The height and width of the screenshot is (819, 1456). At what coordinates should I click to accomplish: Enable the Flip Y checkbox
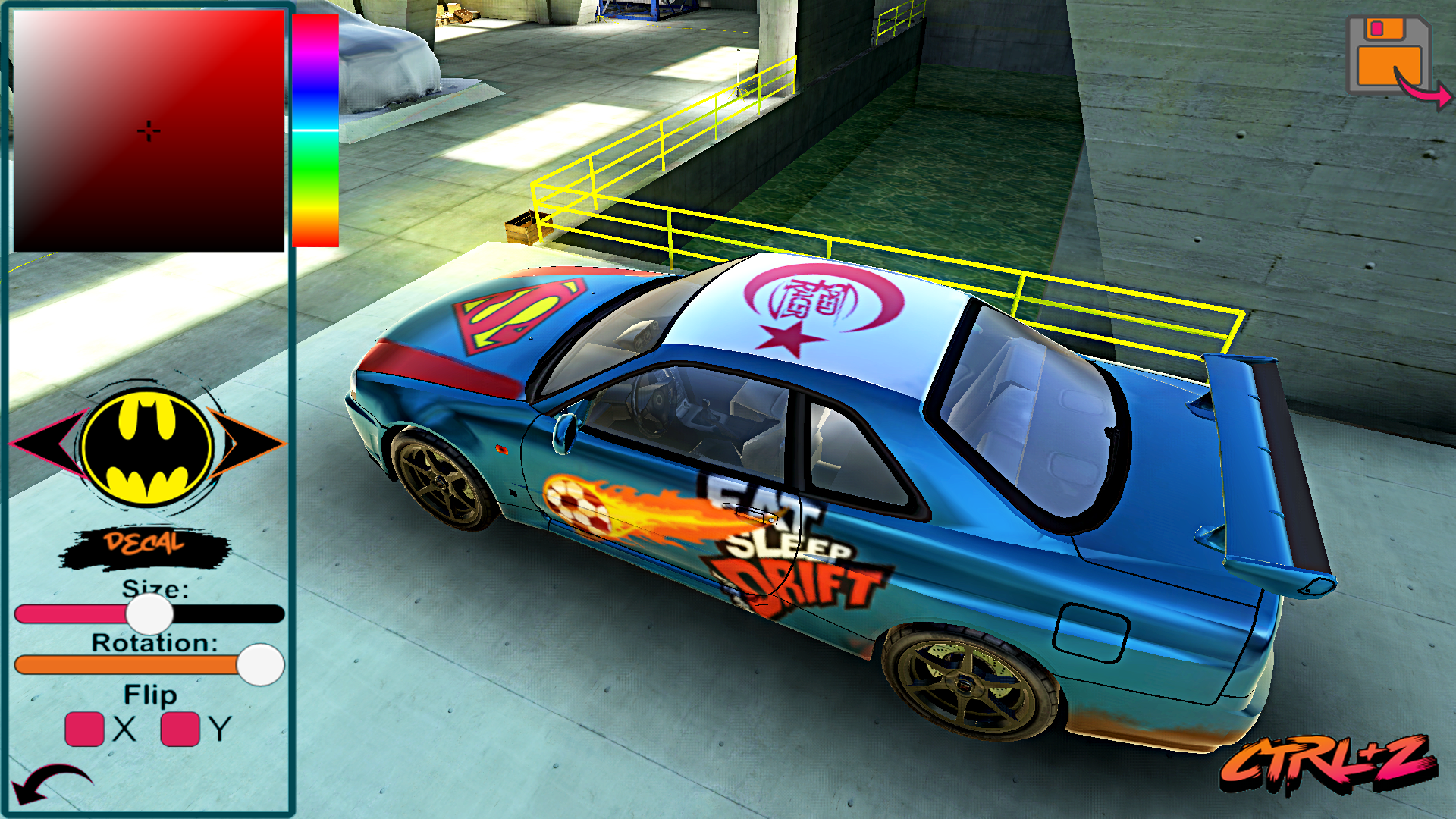180,730
